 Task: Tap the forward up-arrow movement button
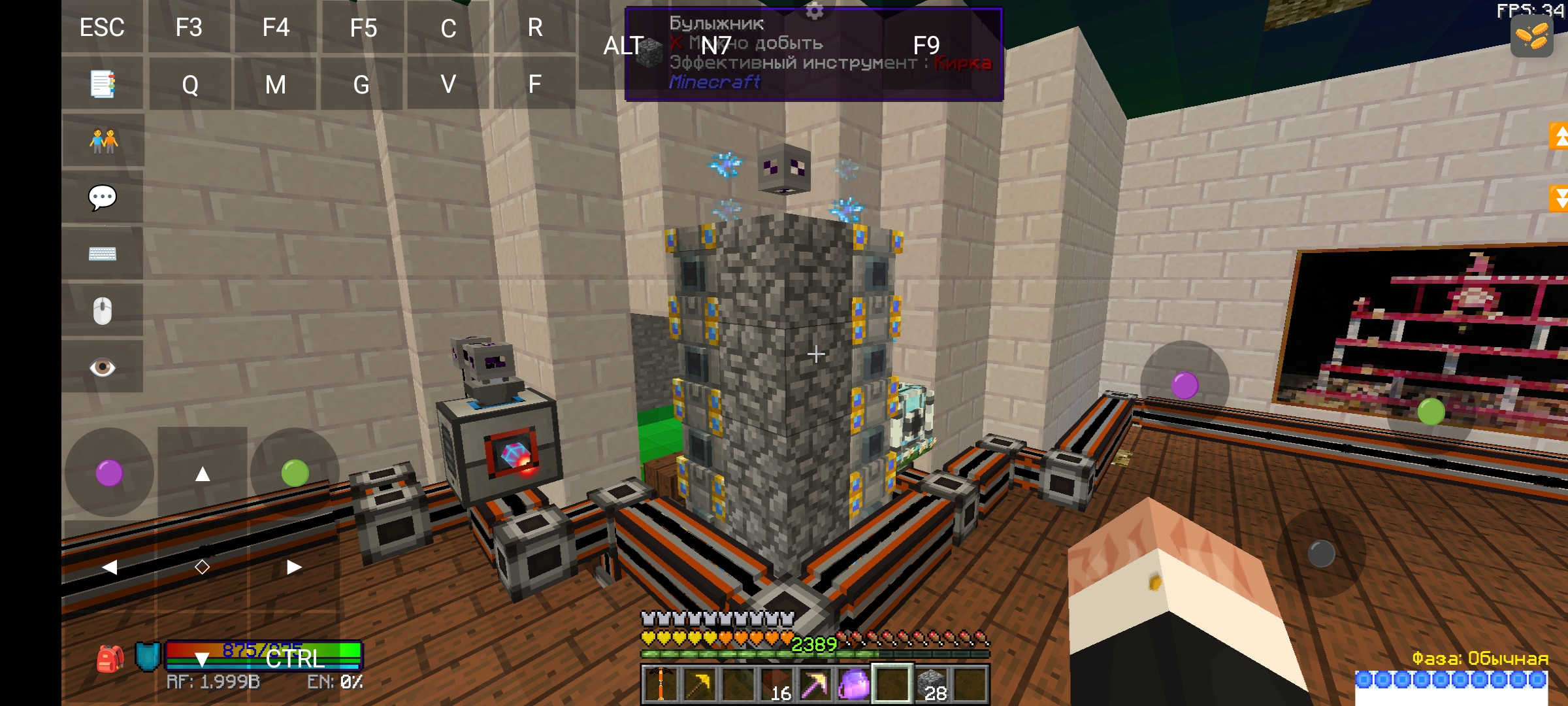pos(203,474)
